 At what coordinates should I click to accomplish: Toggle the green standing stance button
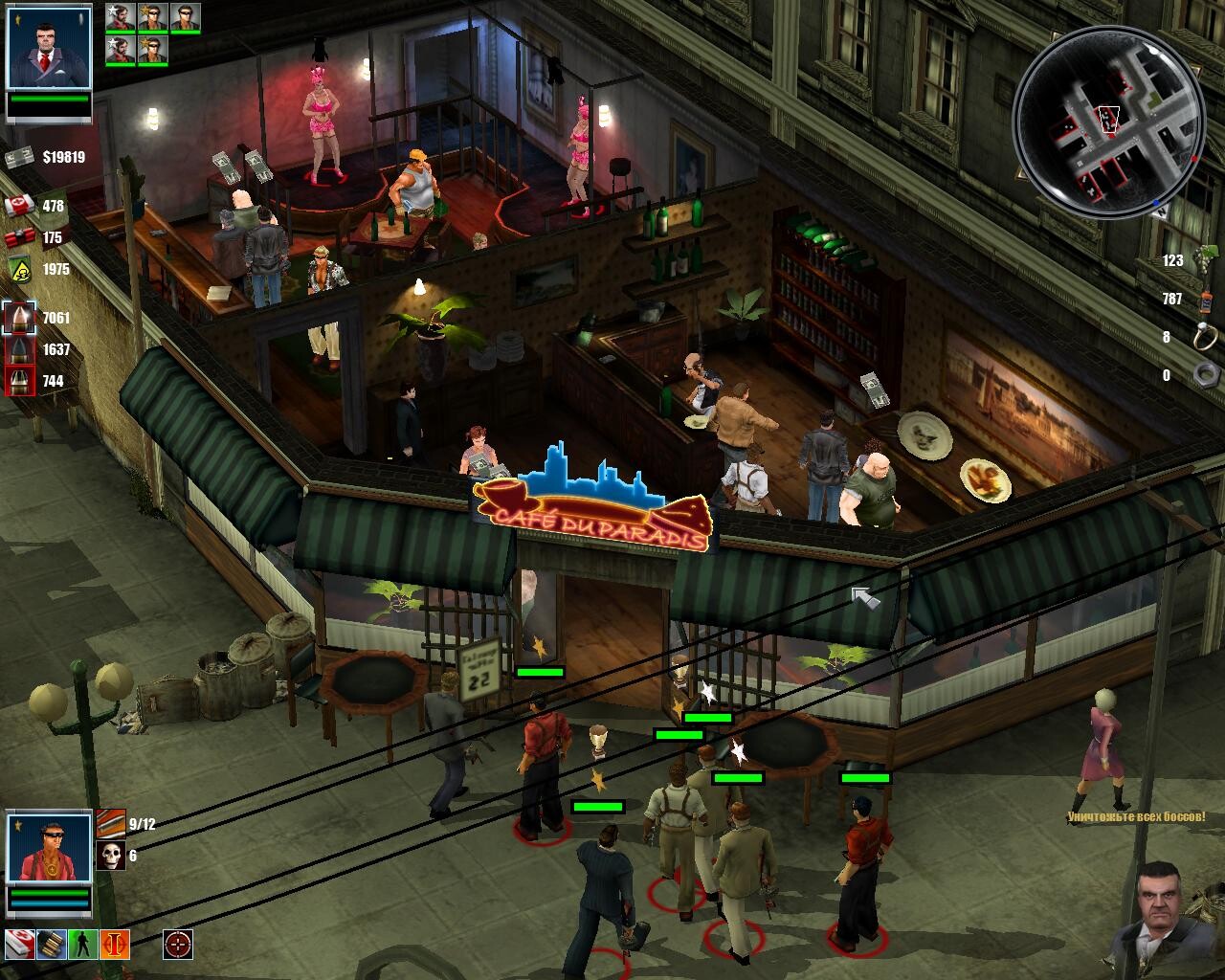(83, 944)
